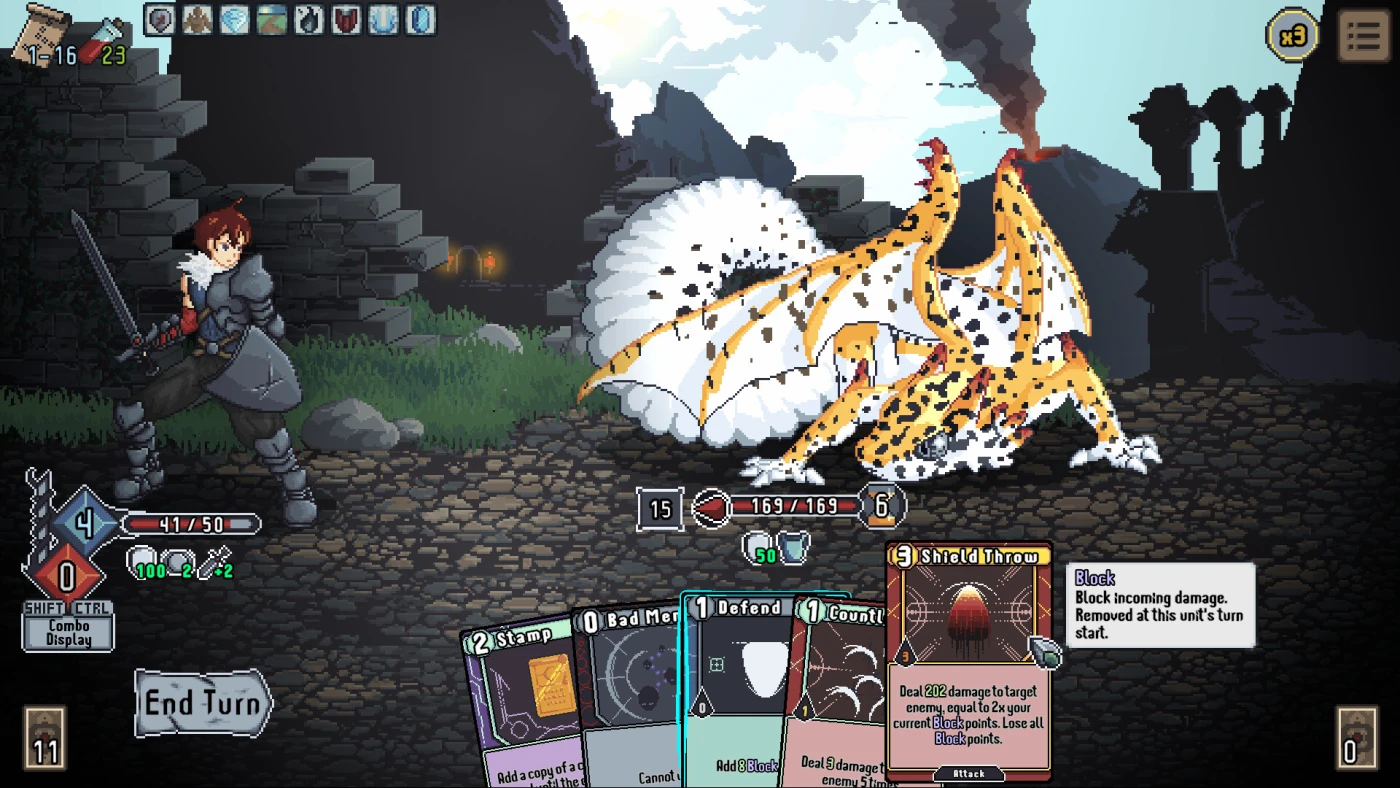Open the list menu button

pyautogui.click(x=1363, y=36)
